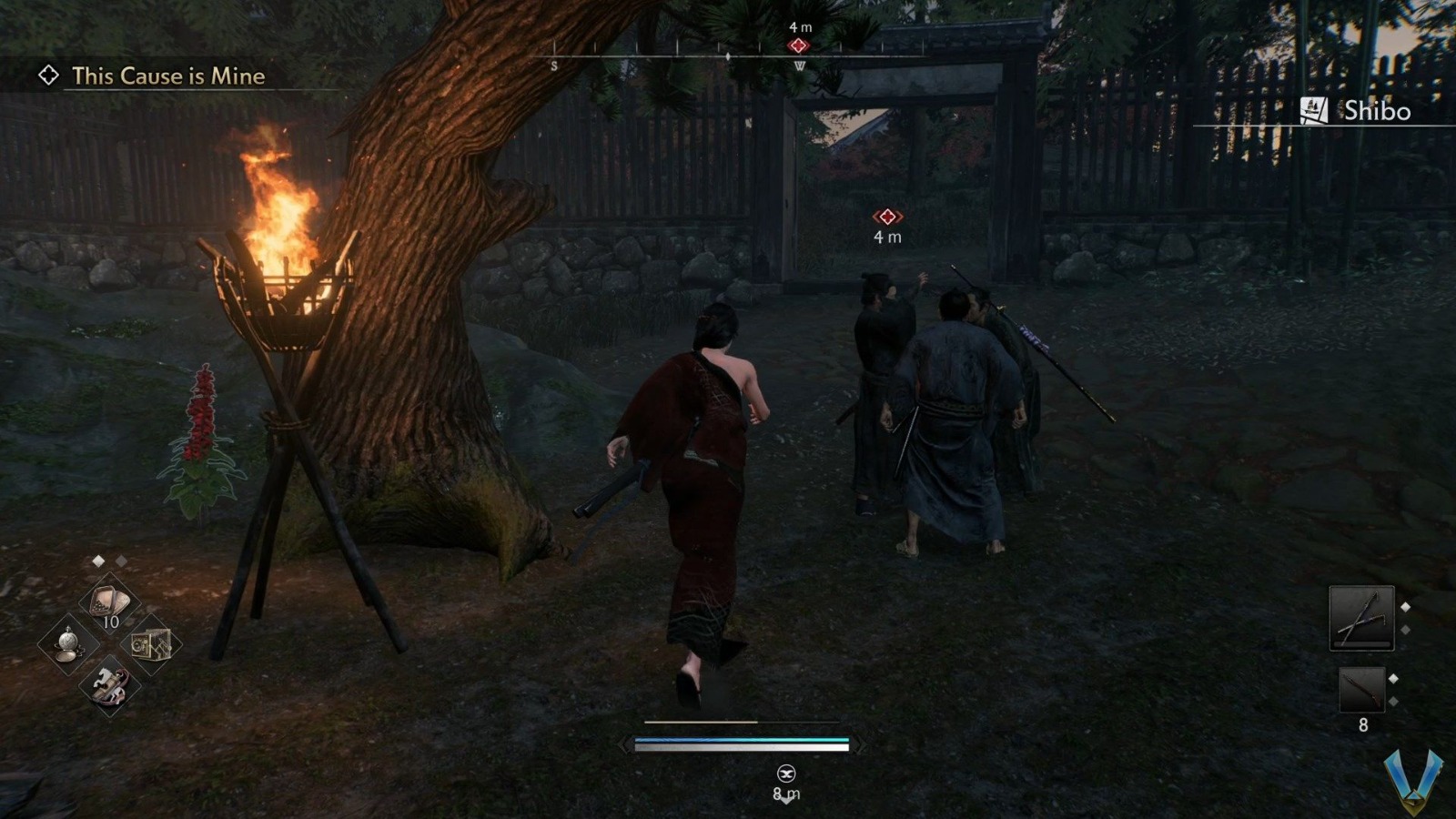1456x819 pixels.
Task: Select the camera box item in the wheel
Action: click(153, 644)
